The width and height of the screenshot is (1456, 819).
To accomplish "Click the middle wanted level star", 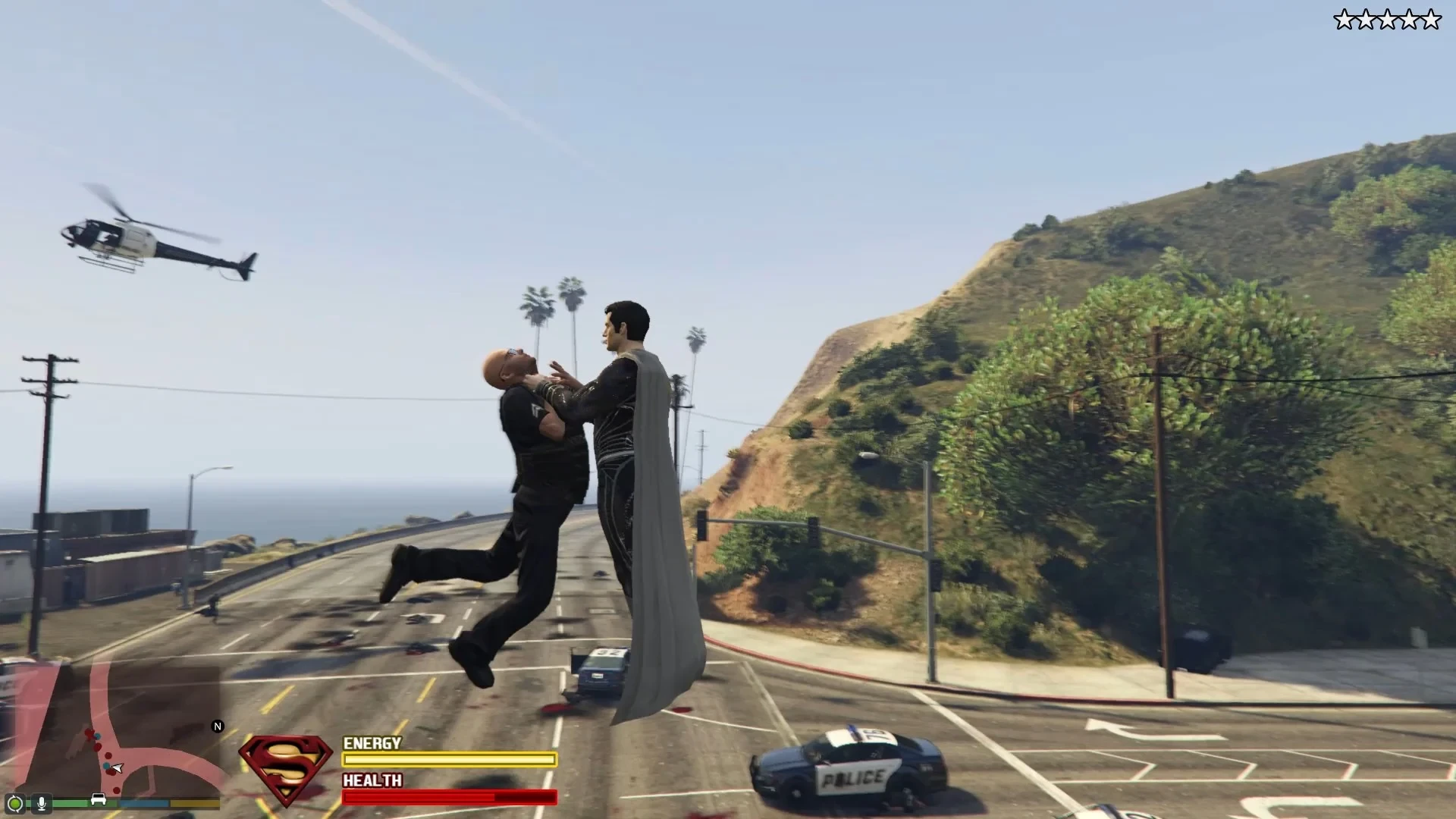I will click(1388, 19).
